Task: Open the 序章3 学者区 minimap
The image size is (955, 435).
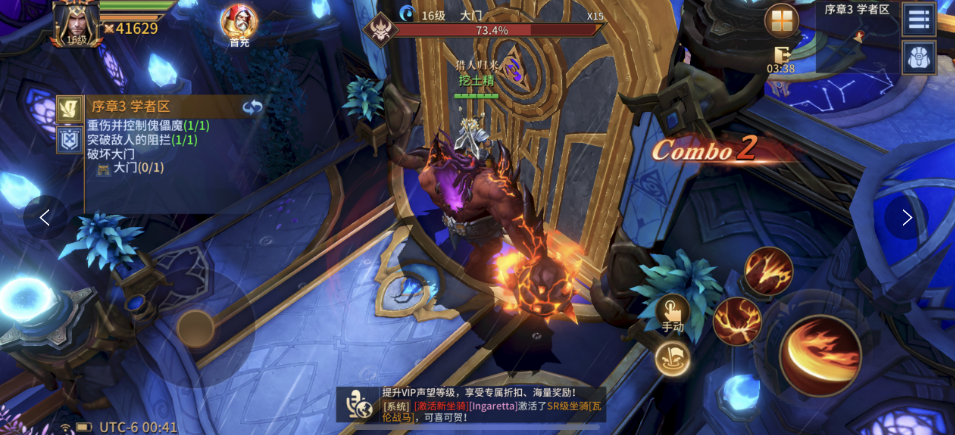Action: [x=859, y=38]
